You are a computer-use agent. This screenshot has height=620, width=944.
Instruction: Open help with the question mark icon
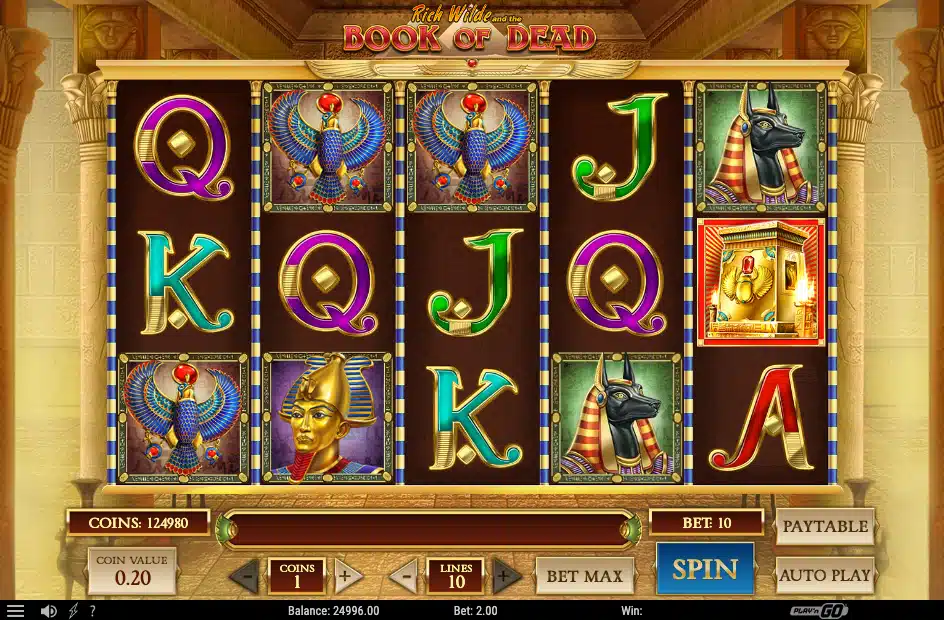click(x=92, y=611)
